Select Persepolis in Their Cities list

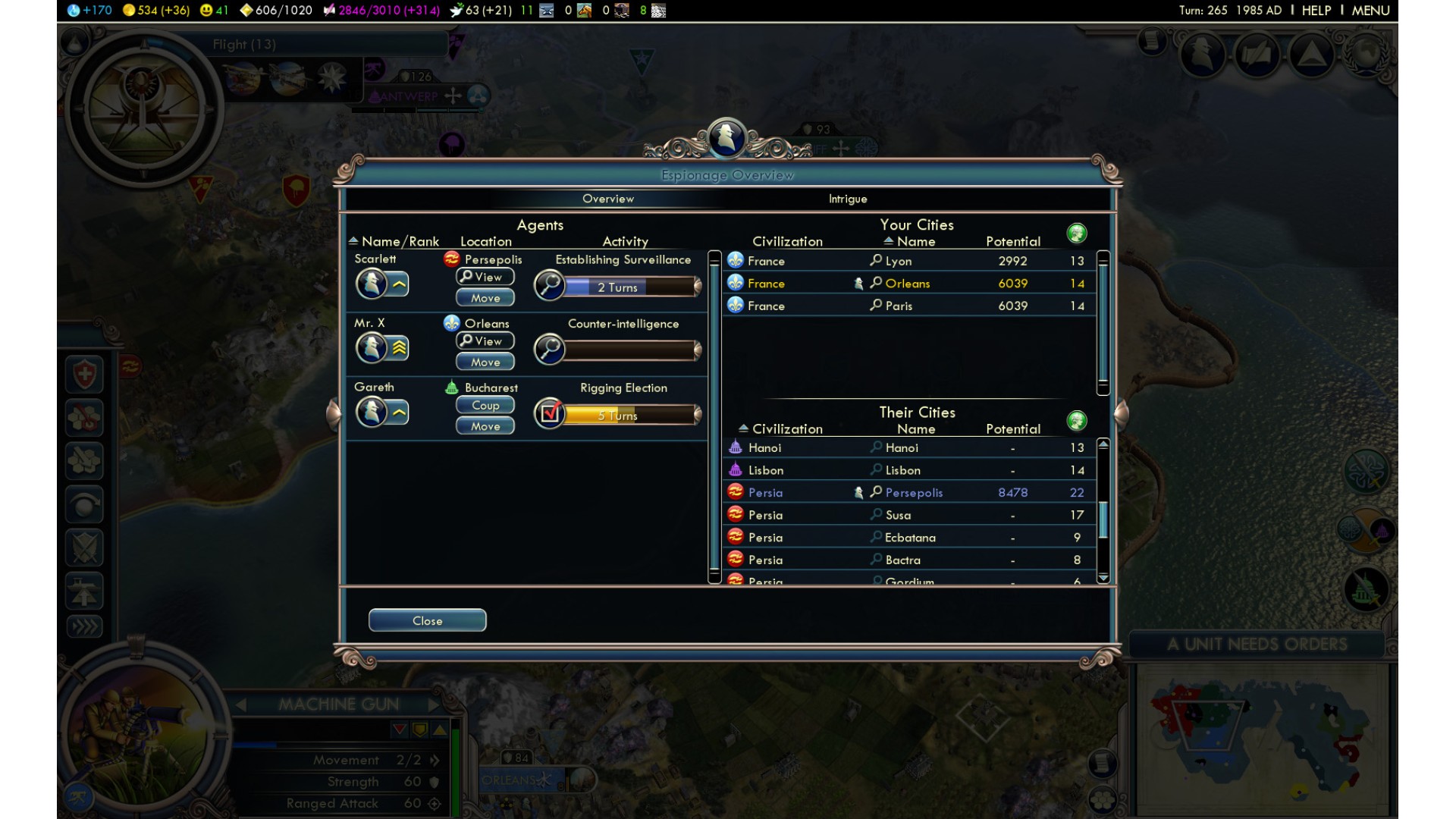(x=913, y=493)
